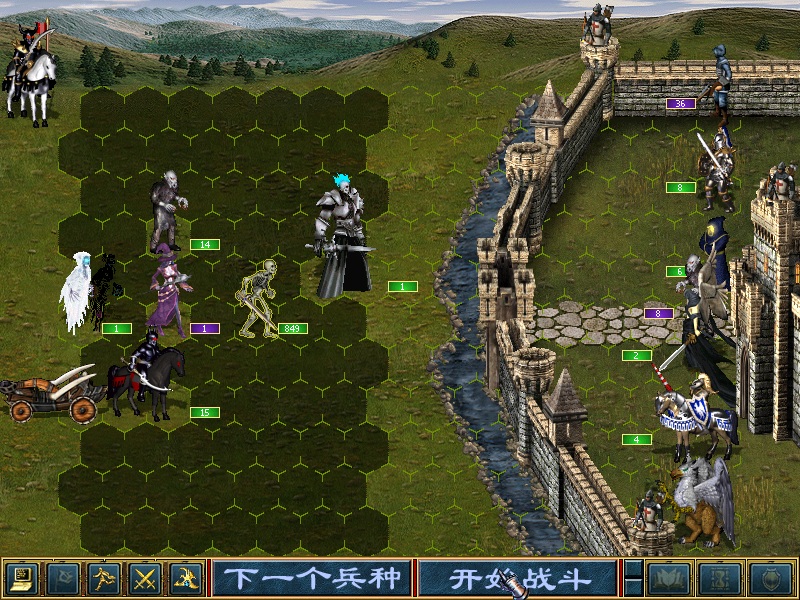Image resolution: width=800 pixels, height=600 pixels.
Task: Toggle auto-combat with the crossed swords icon
Action: (145, 577)
